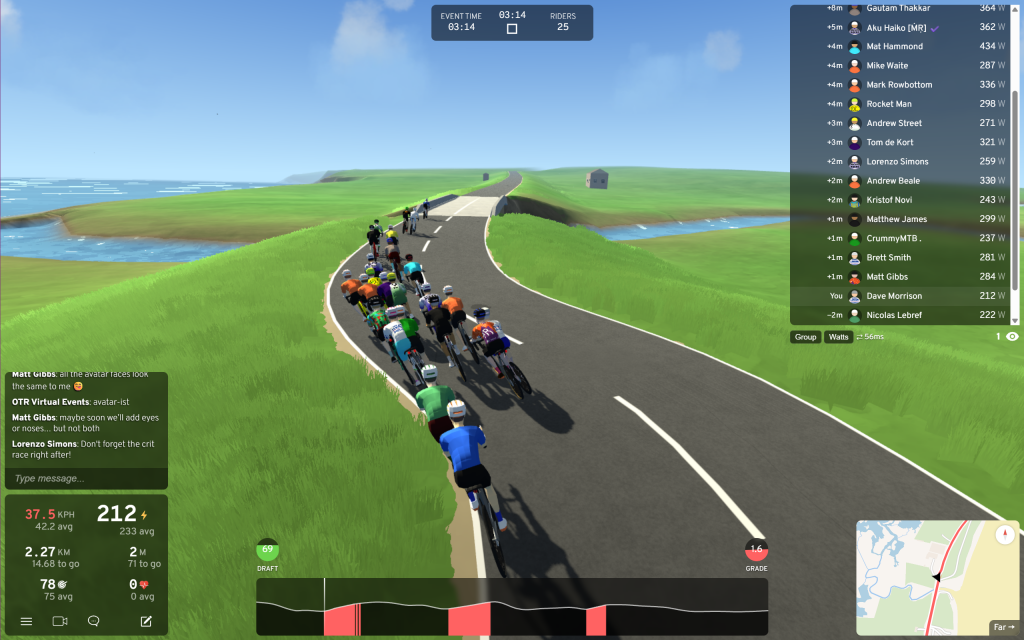Click the video camera icon
Image resolution: width=1024 pixels, height=640 pixels.
(60, 621)
